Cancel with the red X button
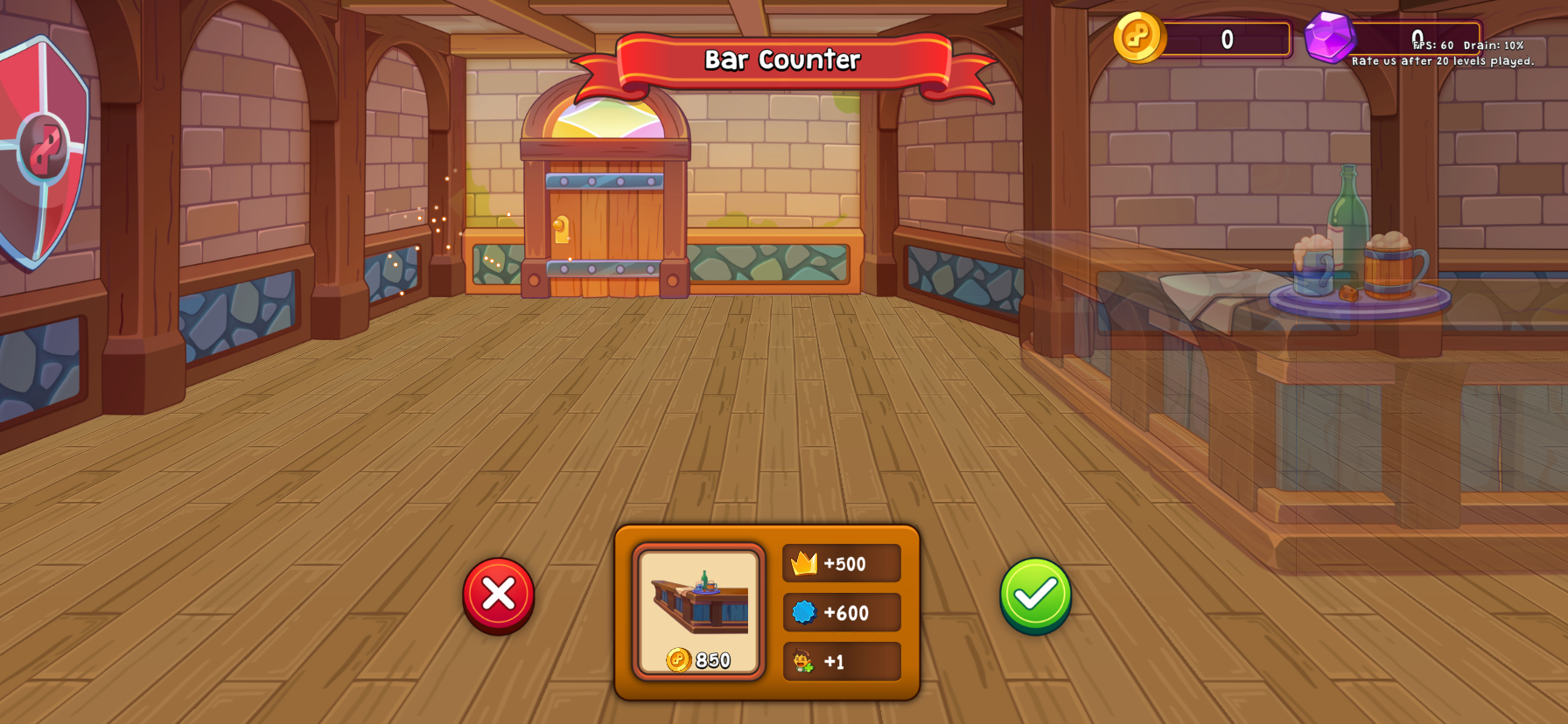Screen dimensions: 1568x724 499,595
